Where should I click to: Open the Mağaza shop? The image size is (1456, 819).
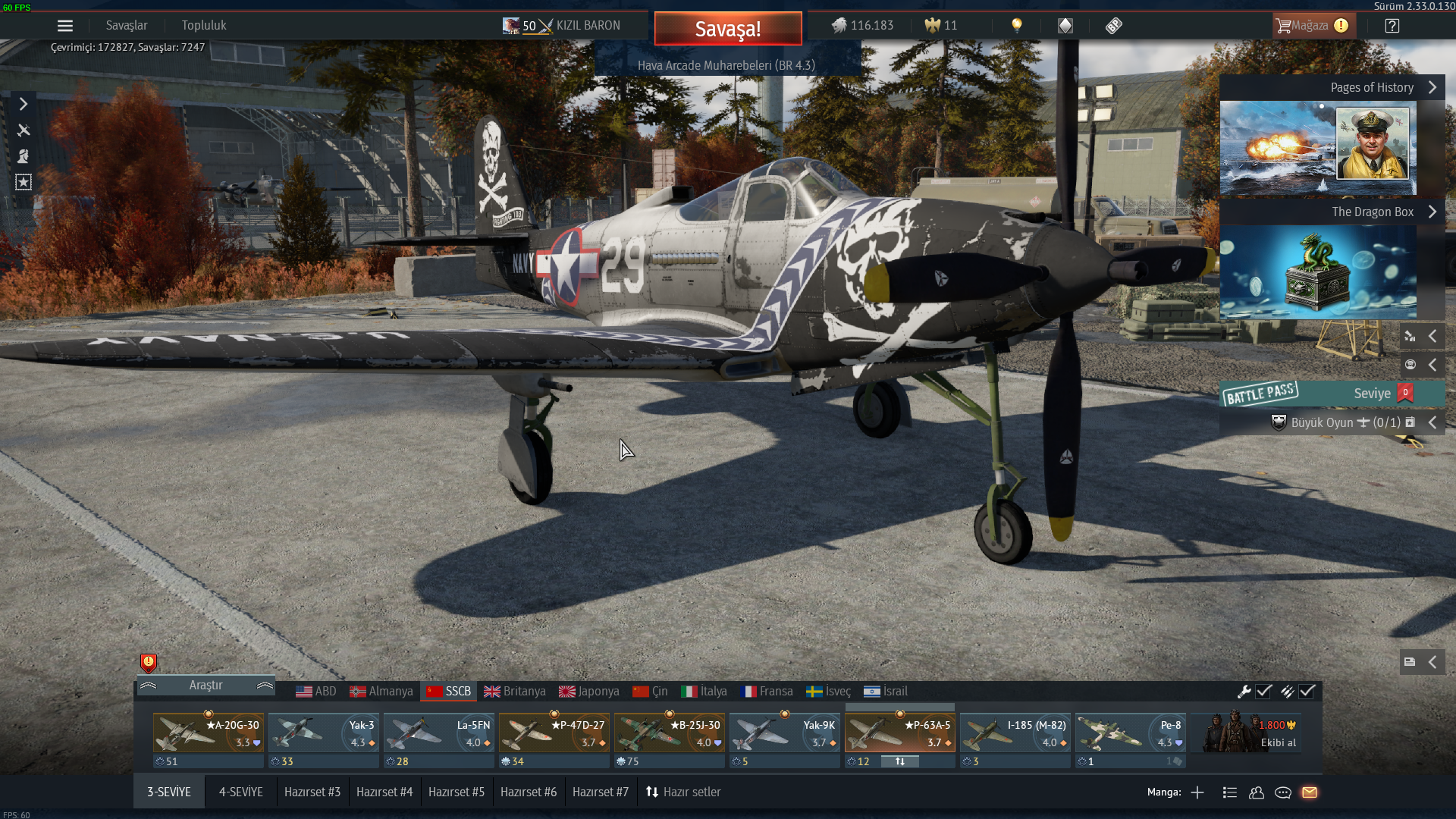[1313, 26]
